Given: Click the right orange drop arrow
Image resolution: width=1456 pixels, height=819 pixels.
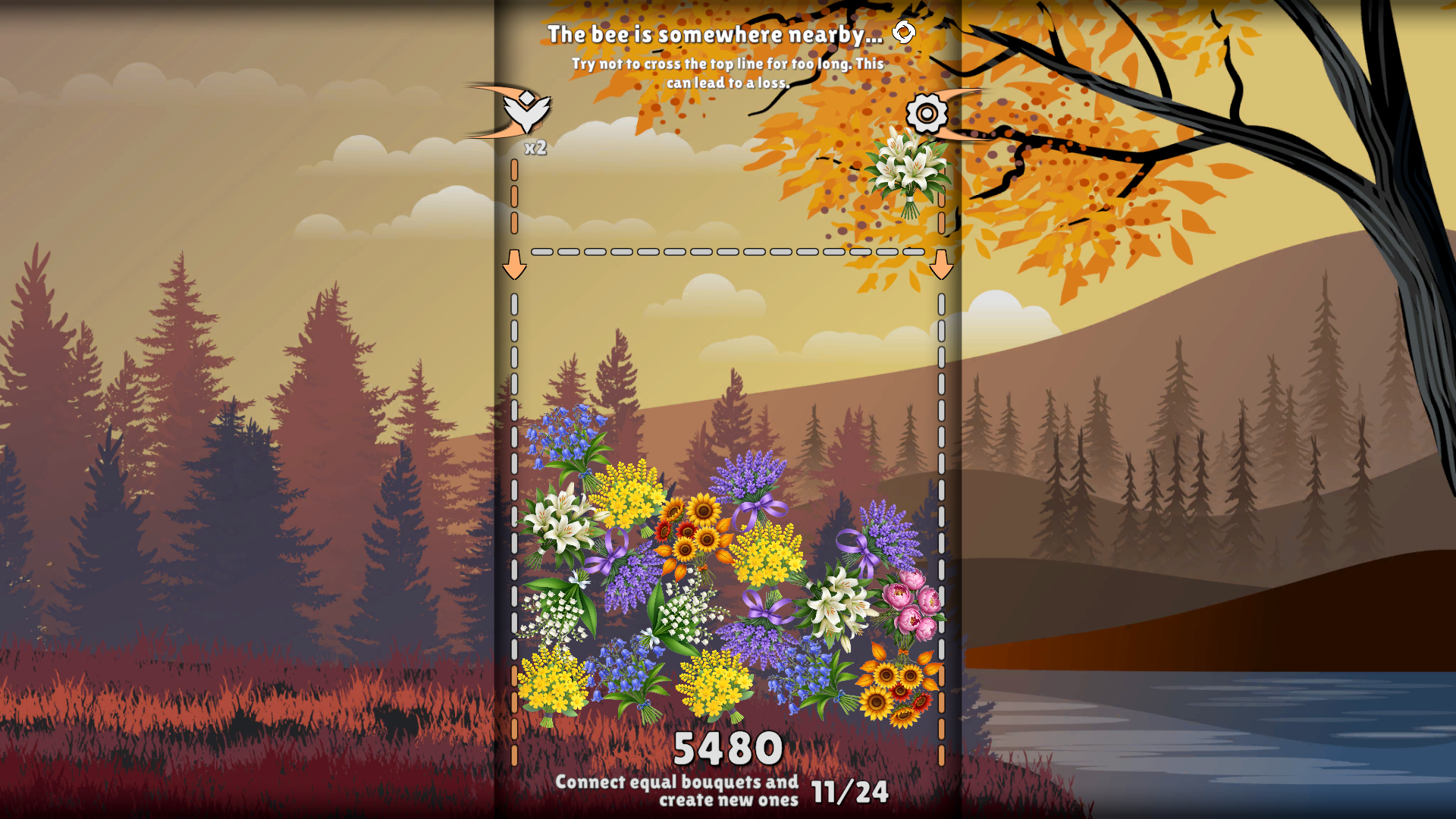Looking at the screenshot, I should tap(943, 265).
